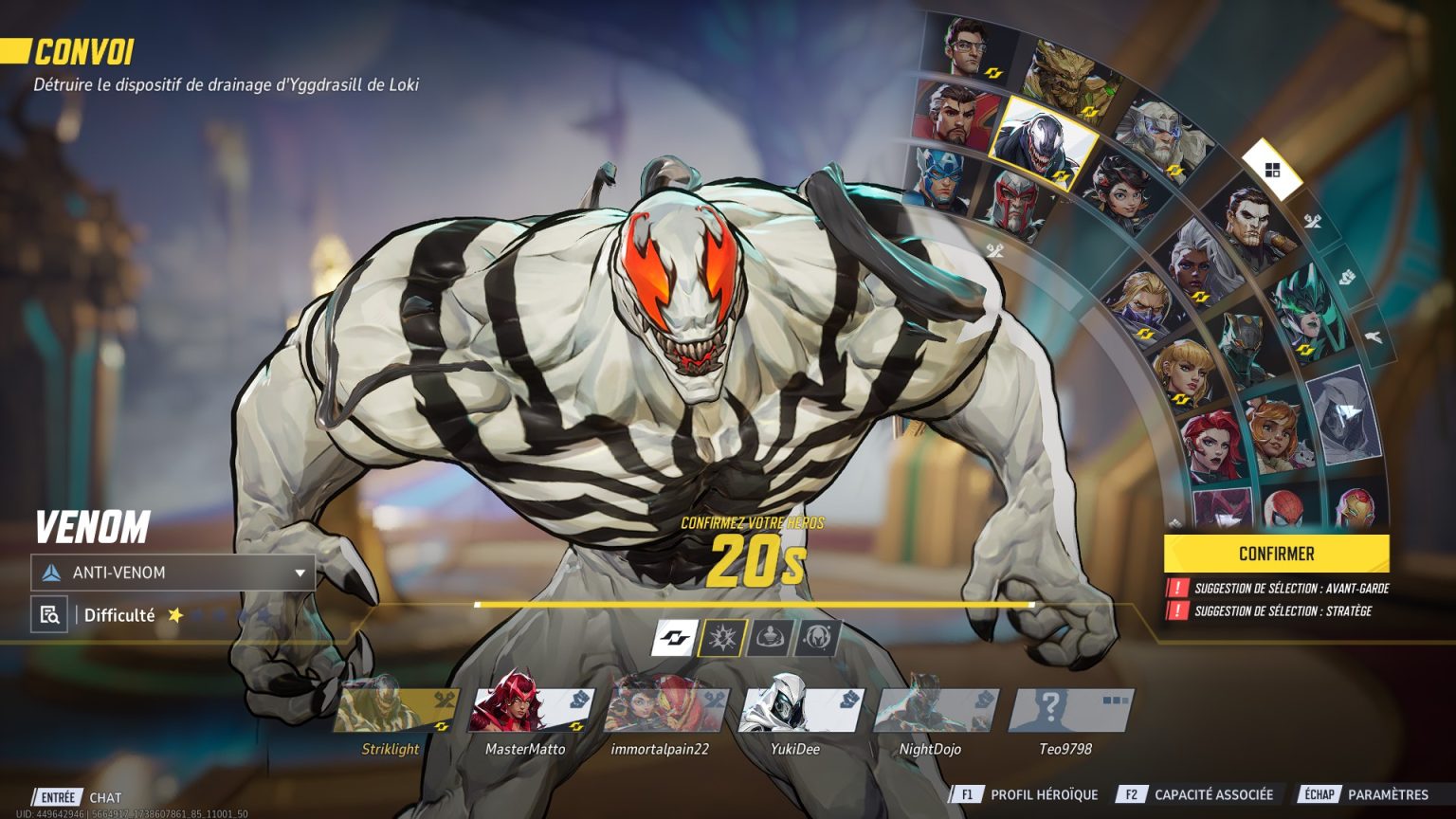Open the ANTI-VENOM skin dropdown

click(x=171, y=573)
